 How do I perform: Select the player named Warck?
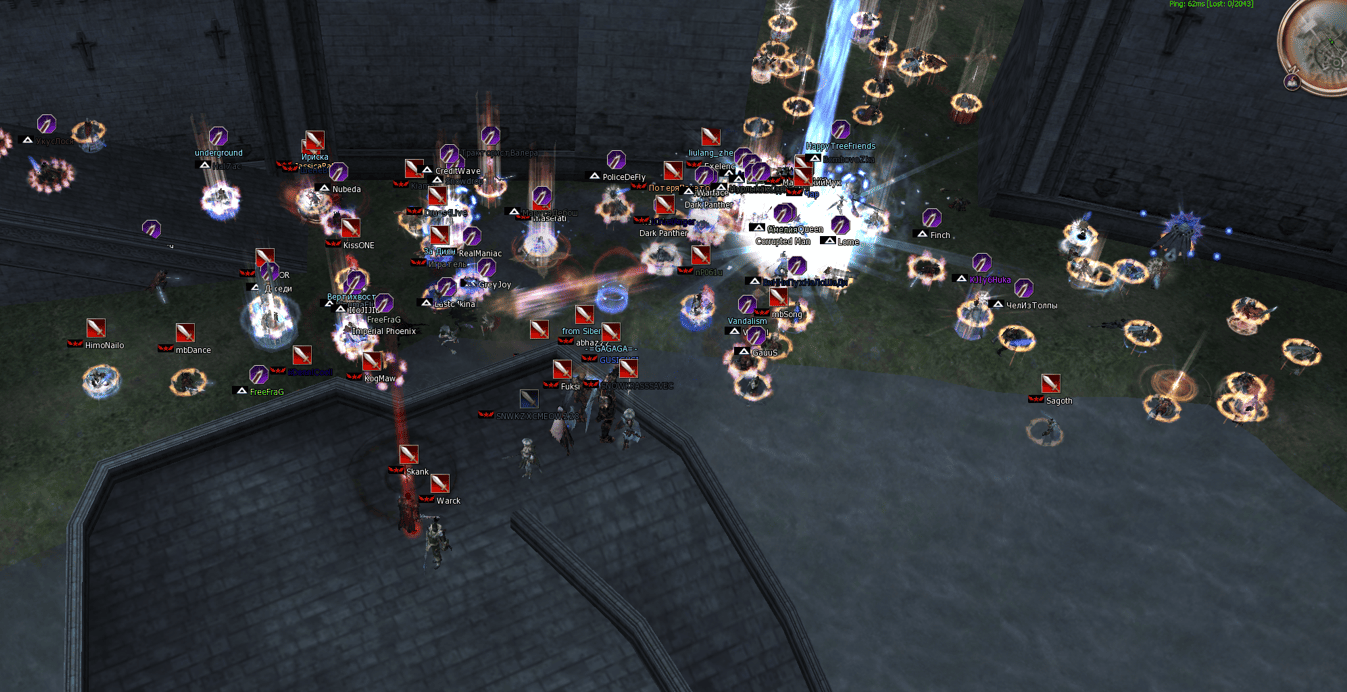point(448,501)
